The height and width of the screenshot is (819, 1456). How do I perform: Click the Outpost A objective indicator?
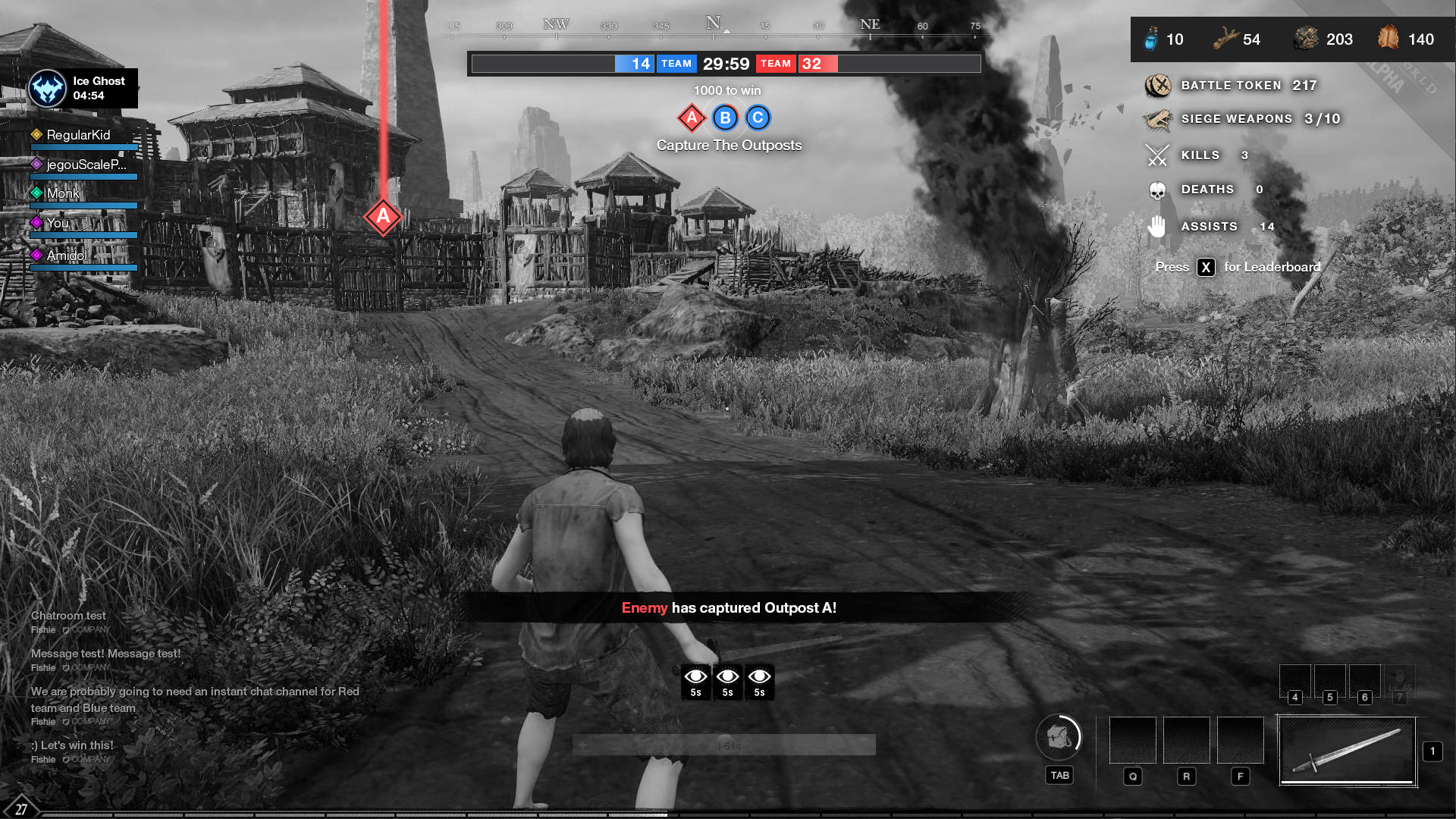(692, 118)
